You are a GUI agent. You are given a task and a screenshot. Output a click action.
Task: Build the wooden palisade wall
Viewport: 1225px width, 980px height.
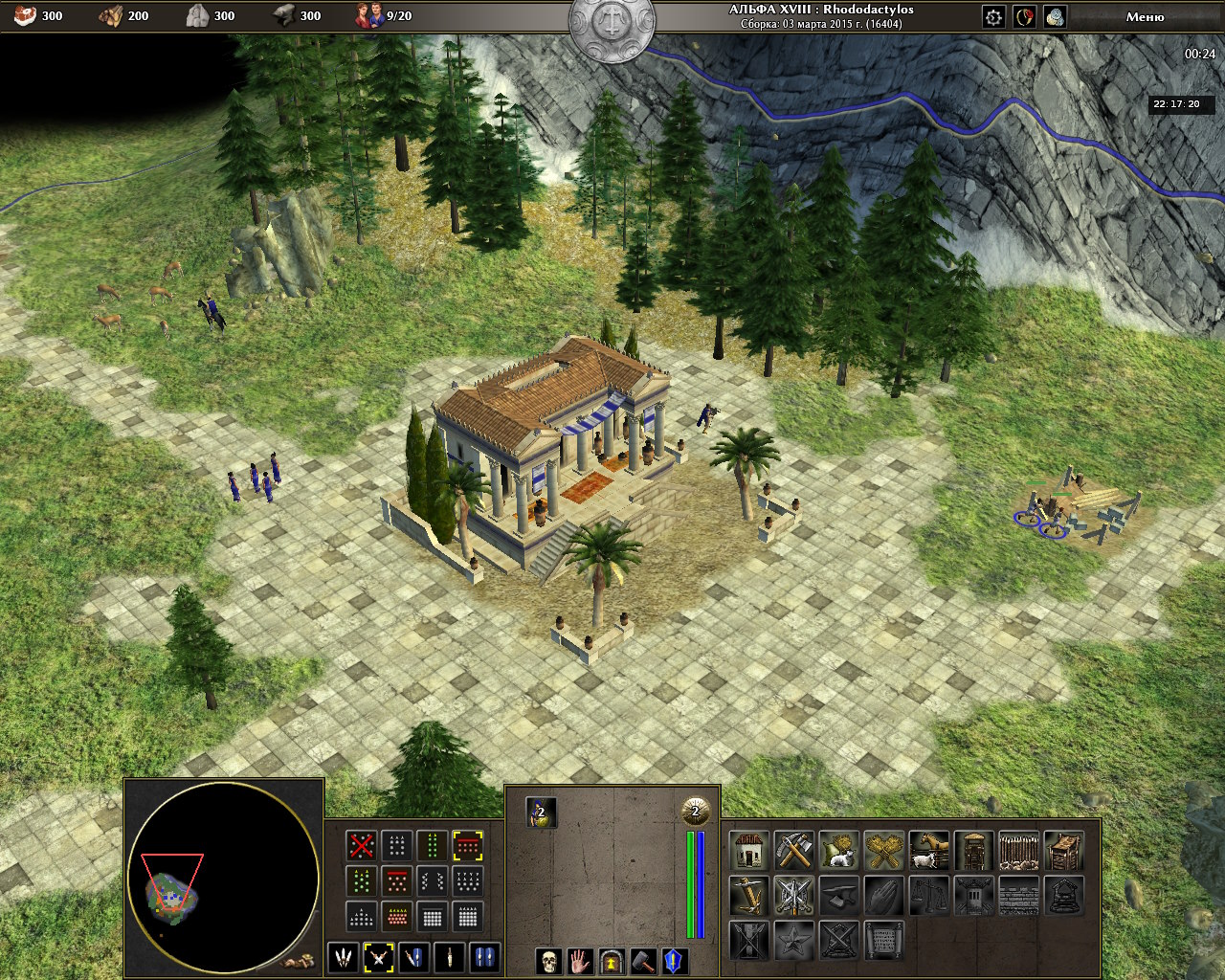(1018, 850)
